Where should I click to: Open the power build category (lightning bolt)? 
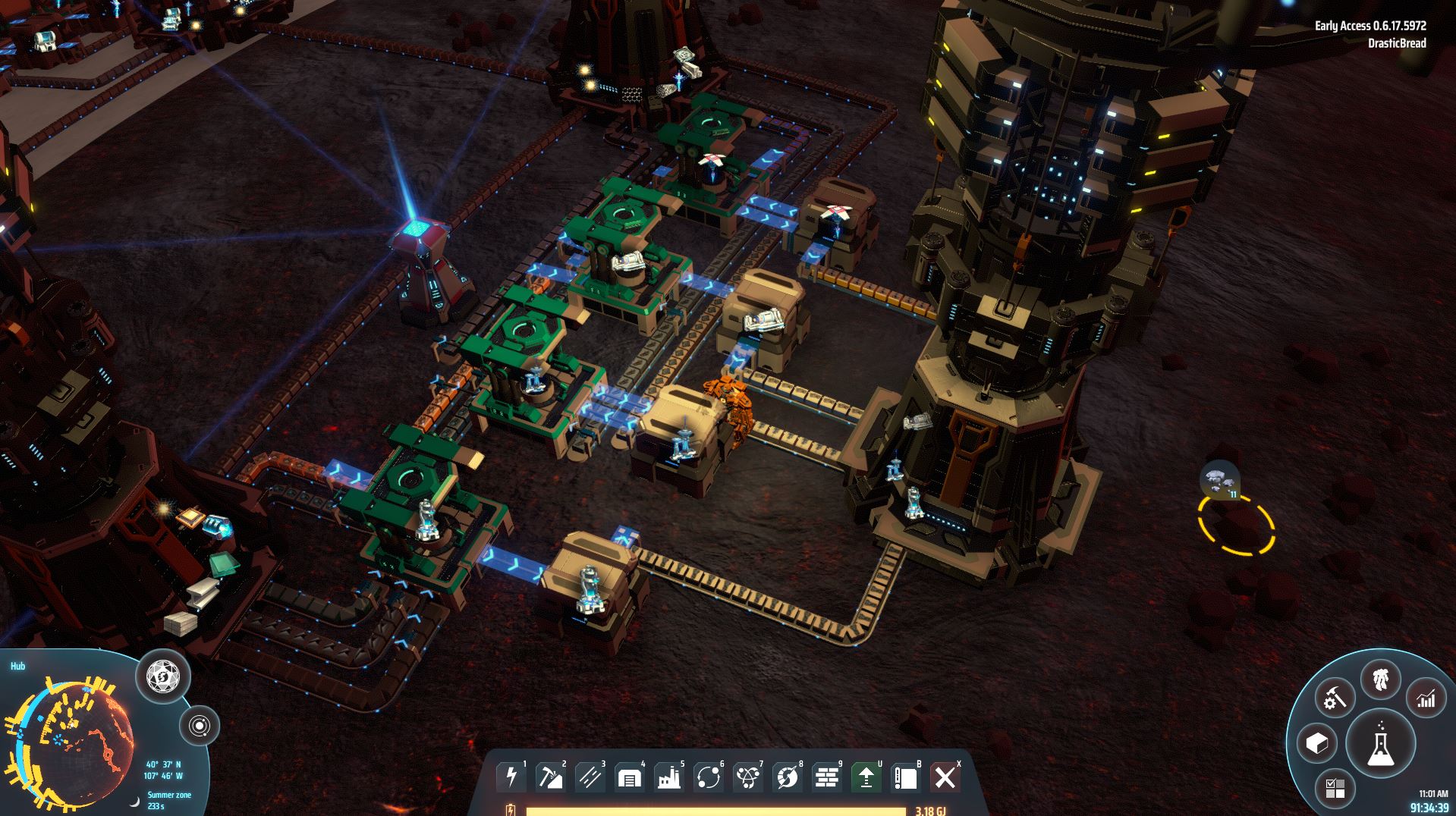511,777
